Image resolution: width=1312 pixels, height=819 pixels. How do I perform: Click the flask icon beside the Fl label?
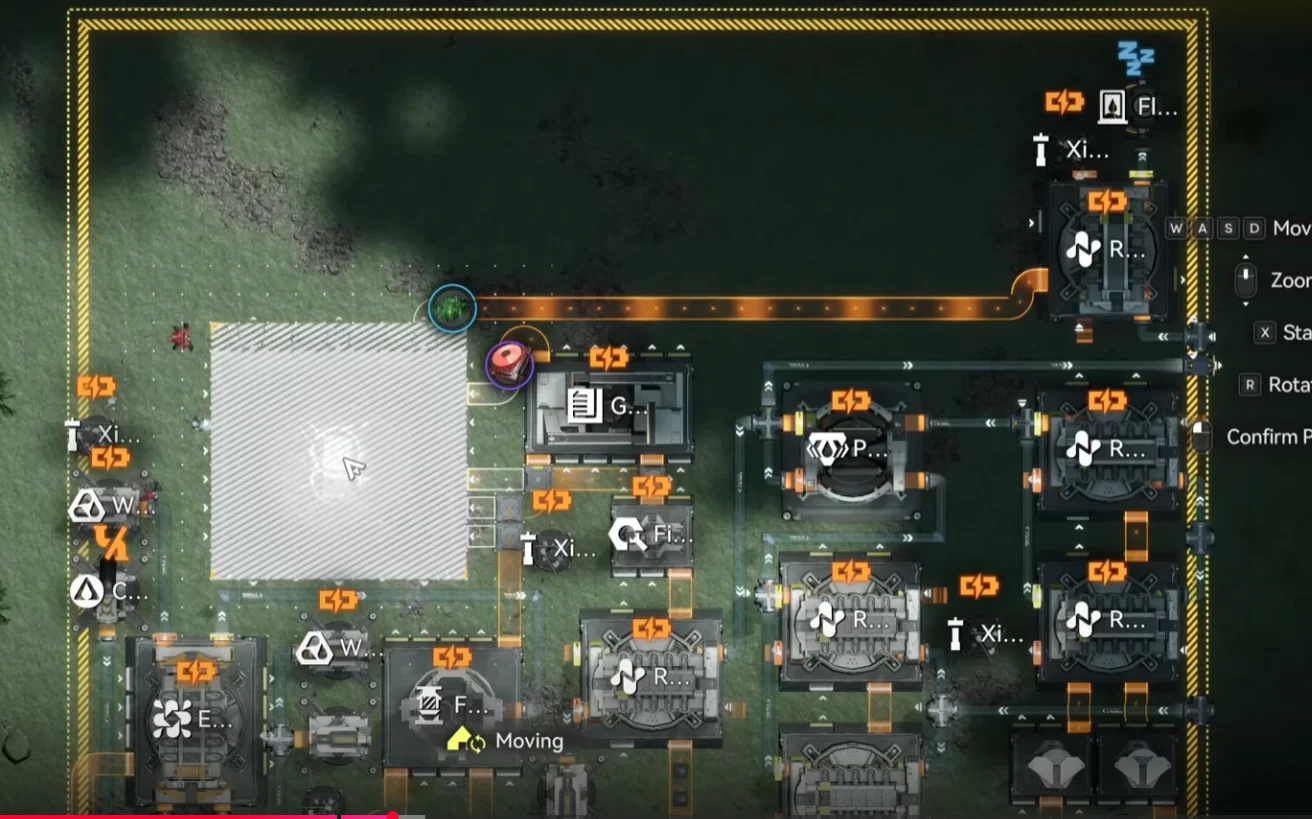(1113, 104)
